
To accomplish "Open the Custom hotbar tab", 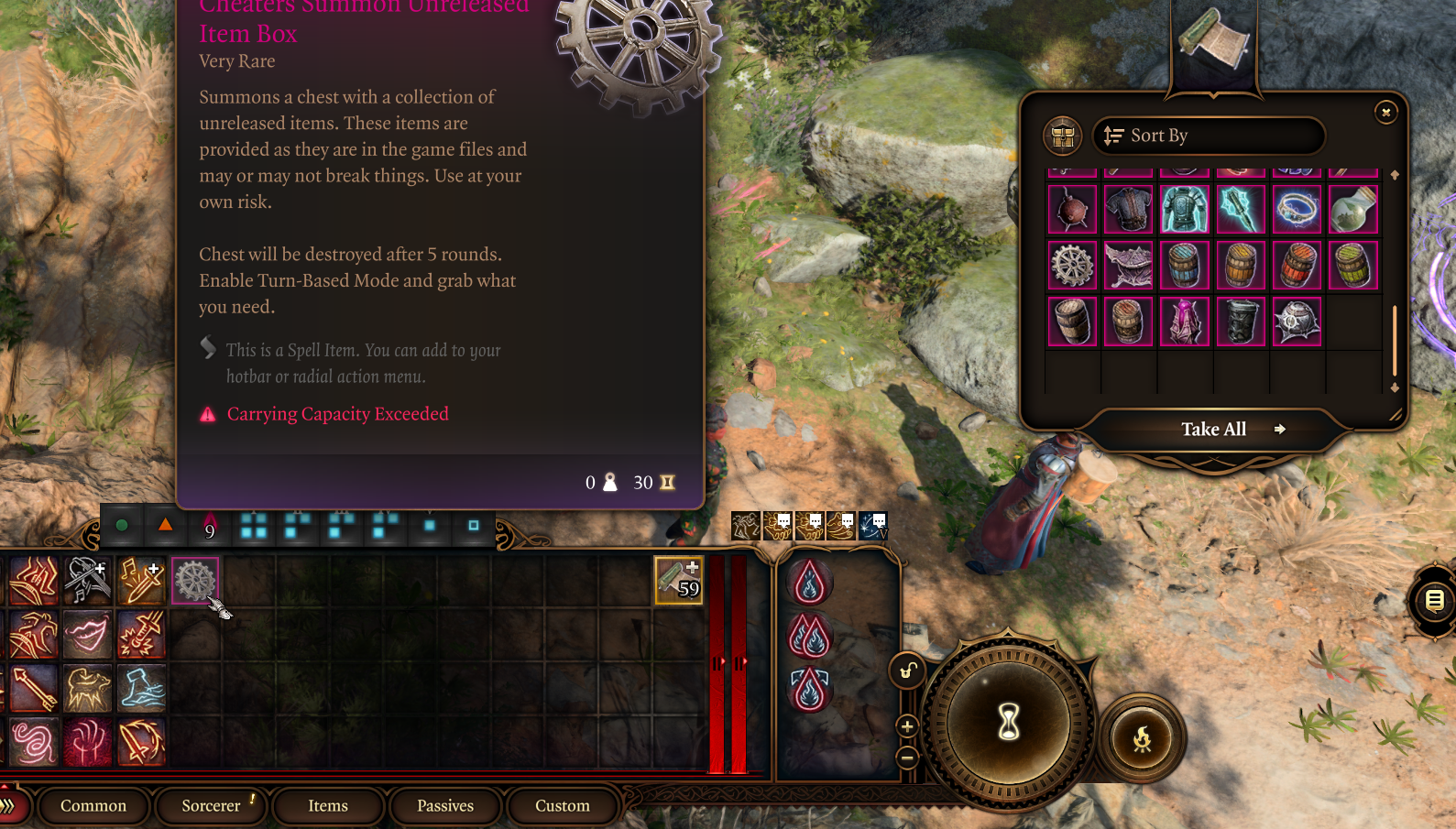I will [x=563, y=806].
